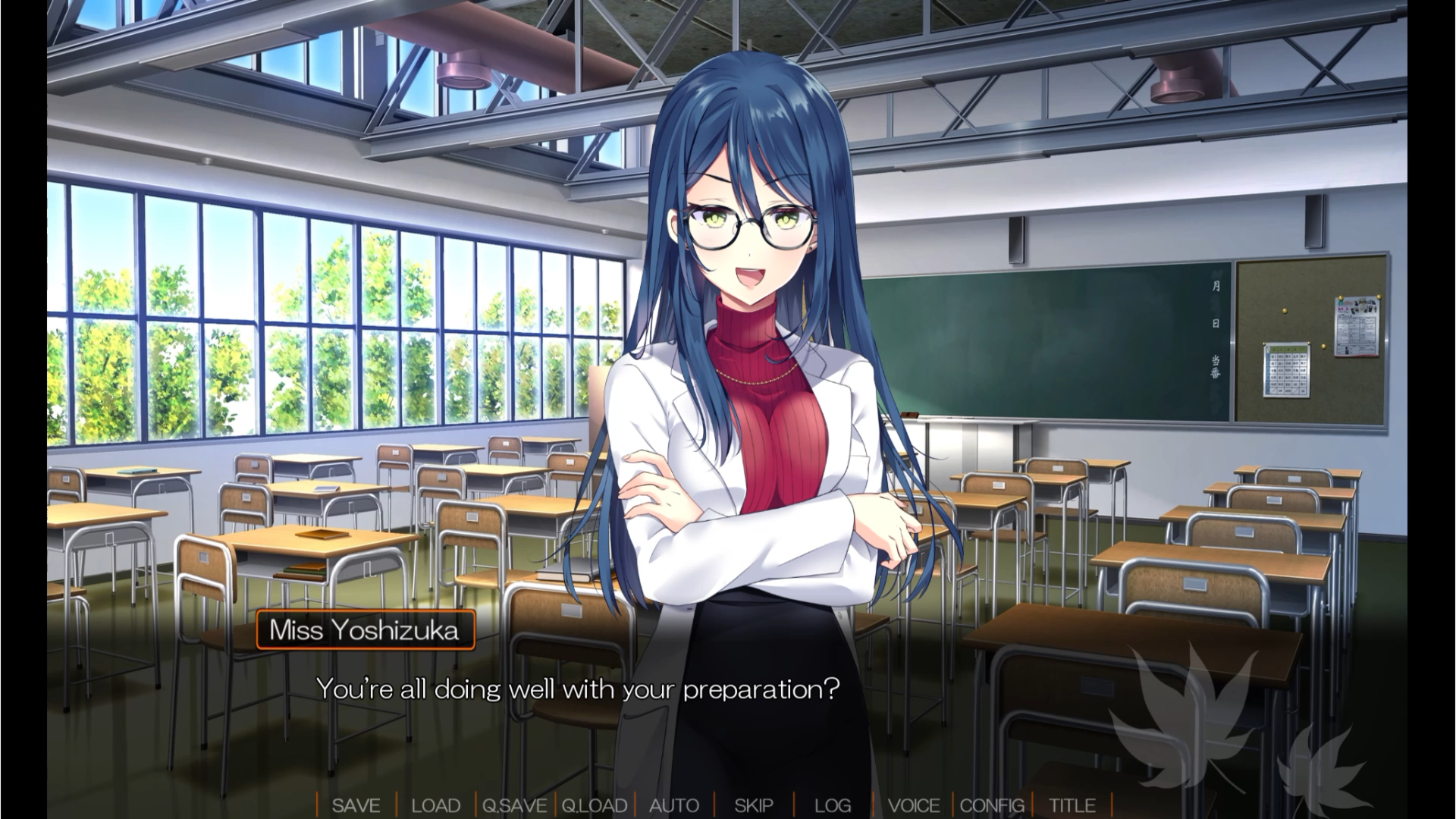Replay the line with VOICE
The width and height of the screenshot is (1456, 819).
point(913,805)
